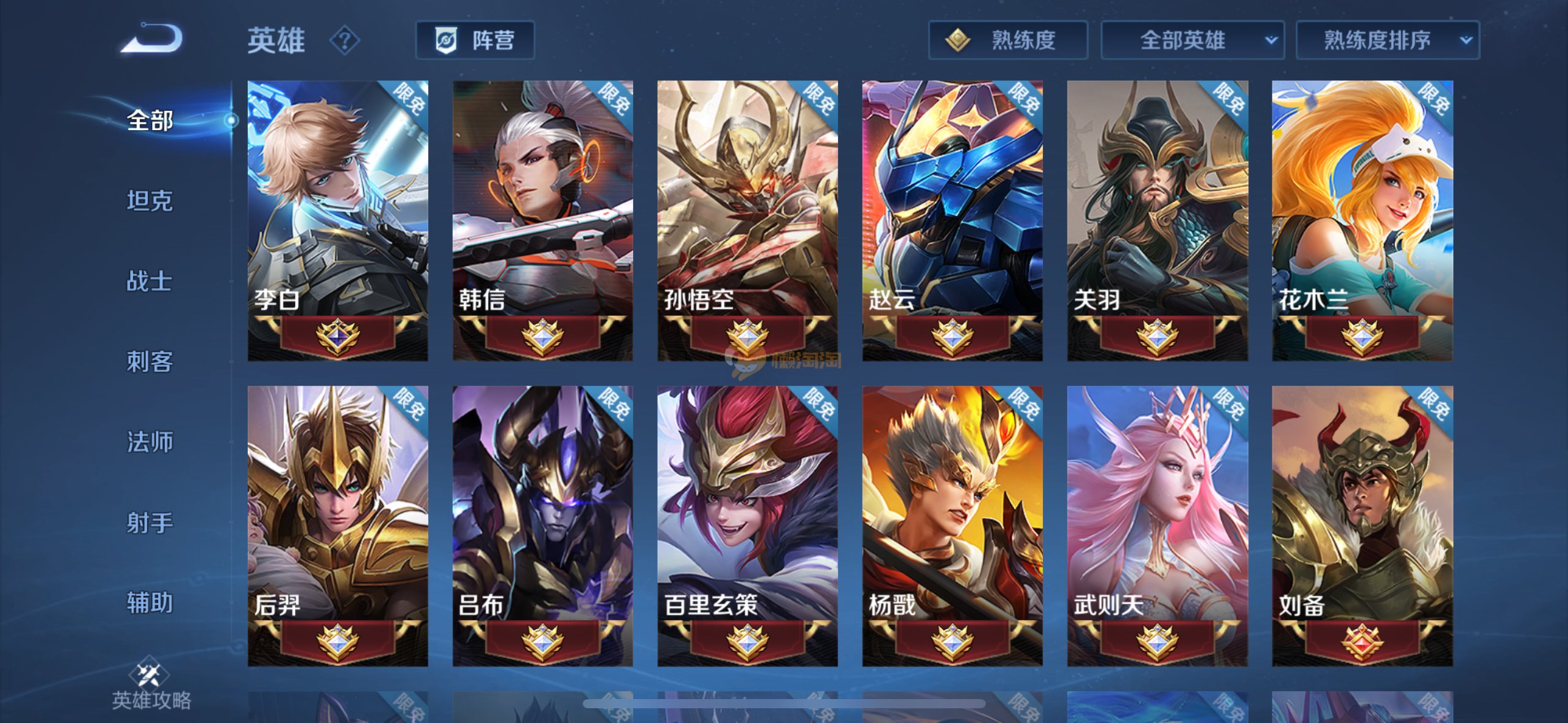This screenshot has width=1568, height=723.
Task: Open the 阵营 faction filter
Action: coord(475,40)
